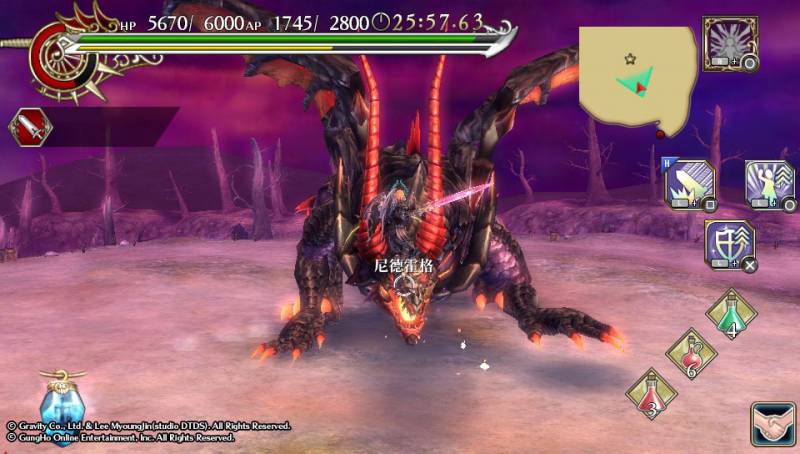
Task: Trigger the white figure with arrows skill
Action: (769, 182)
